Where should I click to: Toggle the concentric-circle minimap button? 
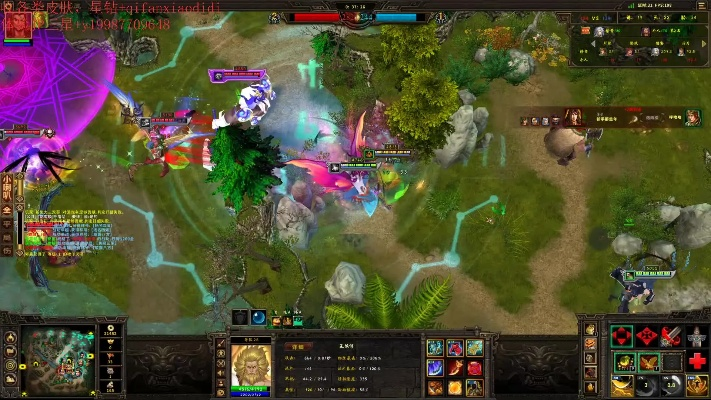coord(11,366)
